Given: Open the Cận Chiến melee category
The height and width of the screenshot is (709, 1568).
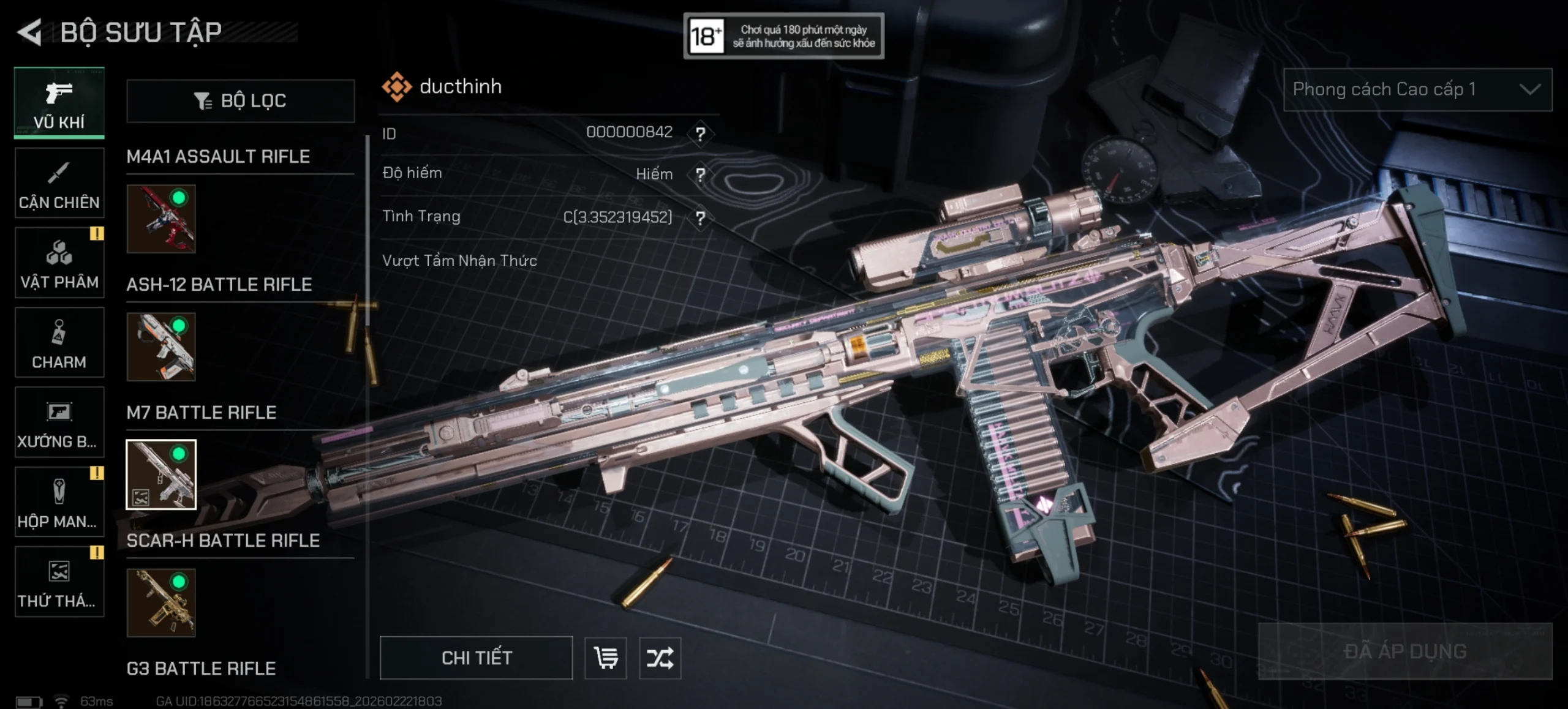Looking at the screenshot, I should point(59,182).
